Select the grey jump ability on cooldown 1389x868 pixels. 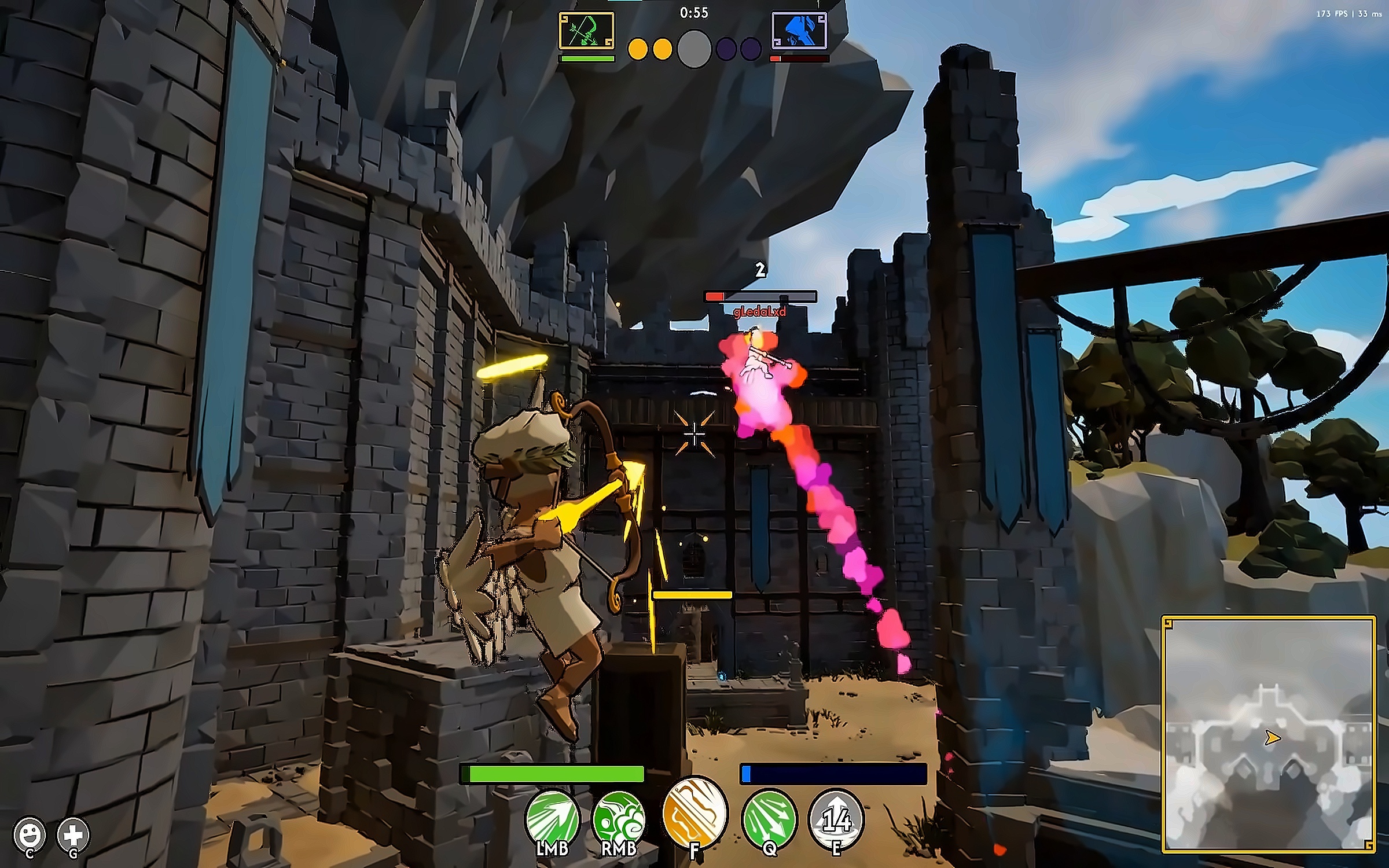836,819
